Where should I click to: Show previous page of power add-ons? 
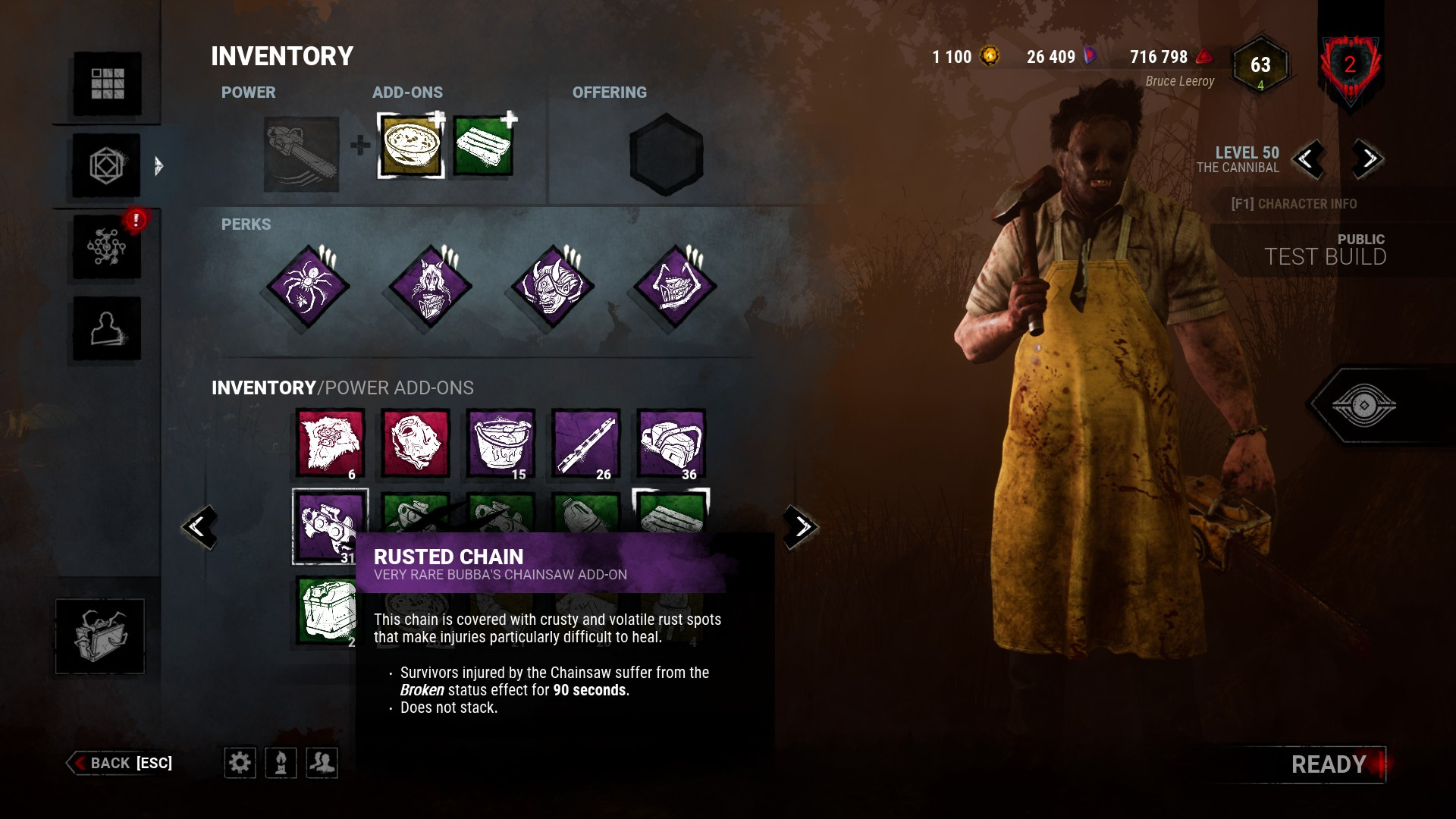pyautogui.click(x=199, y=526)
